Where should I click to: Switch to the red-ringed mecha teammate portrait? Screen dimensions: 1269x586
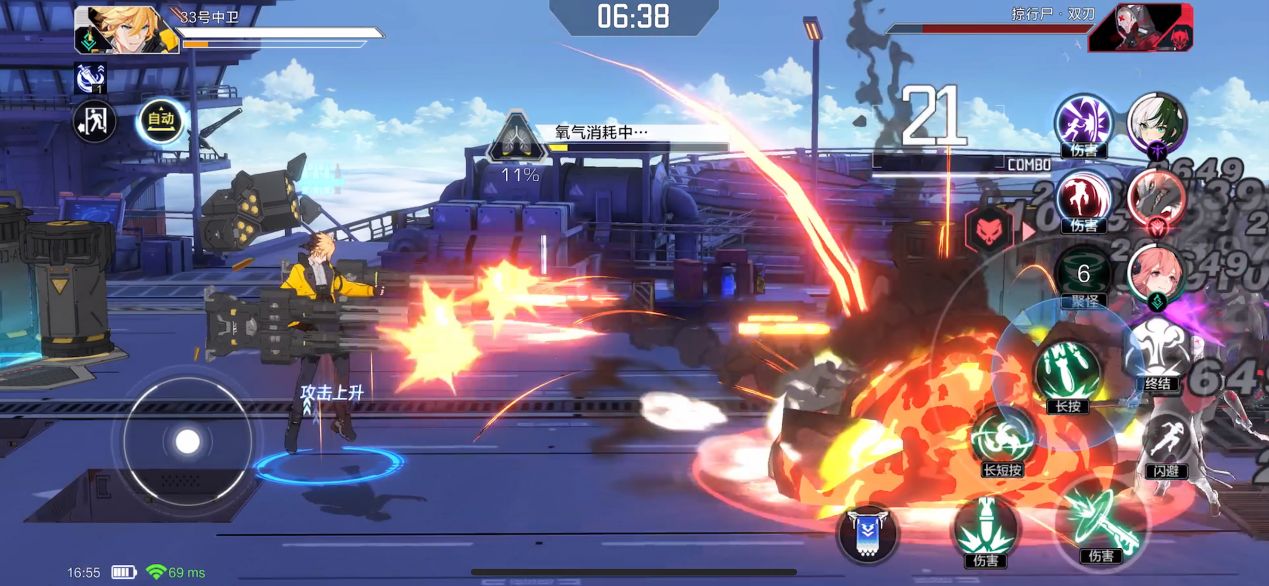click(1157, 199)
